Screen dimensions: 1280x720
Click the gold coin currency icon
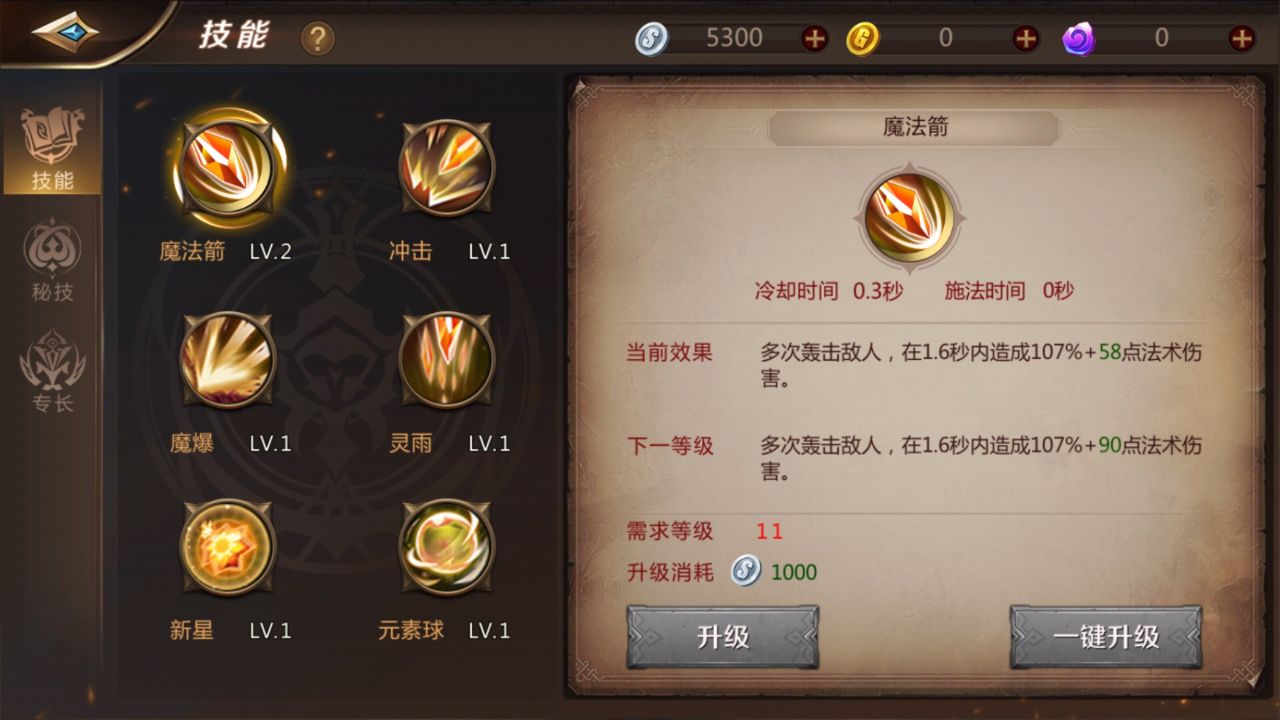click(862, 36)
